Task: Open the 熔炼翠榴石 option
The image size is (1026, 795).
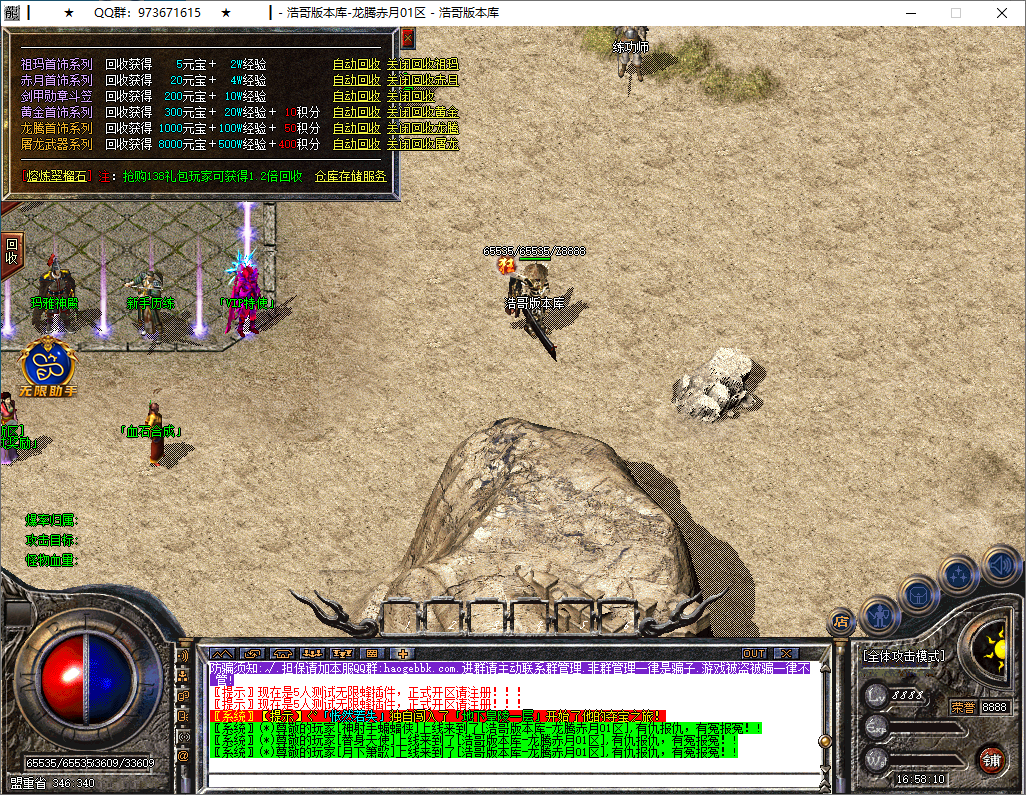Action: 57,176
